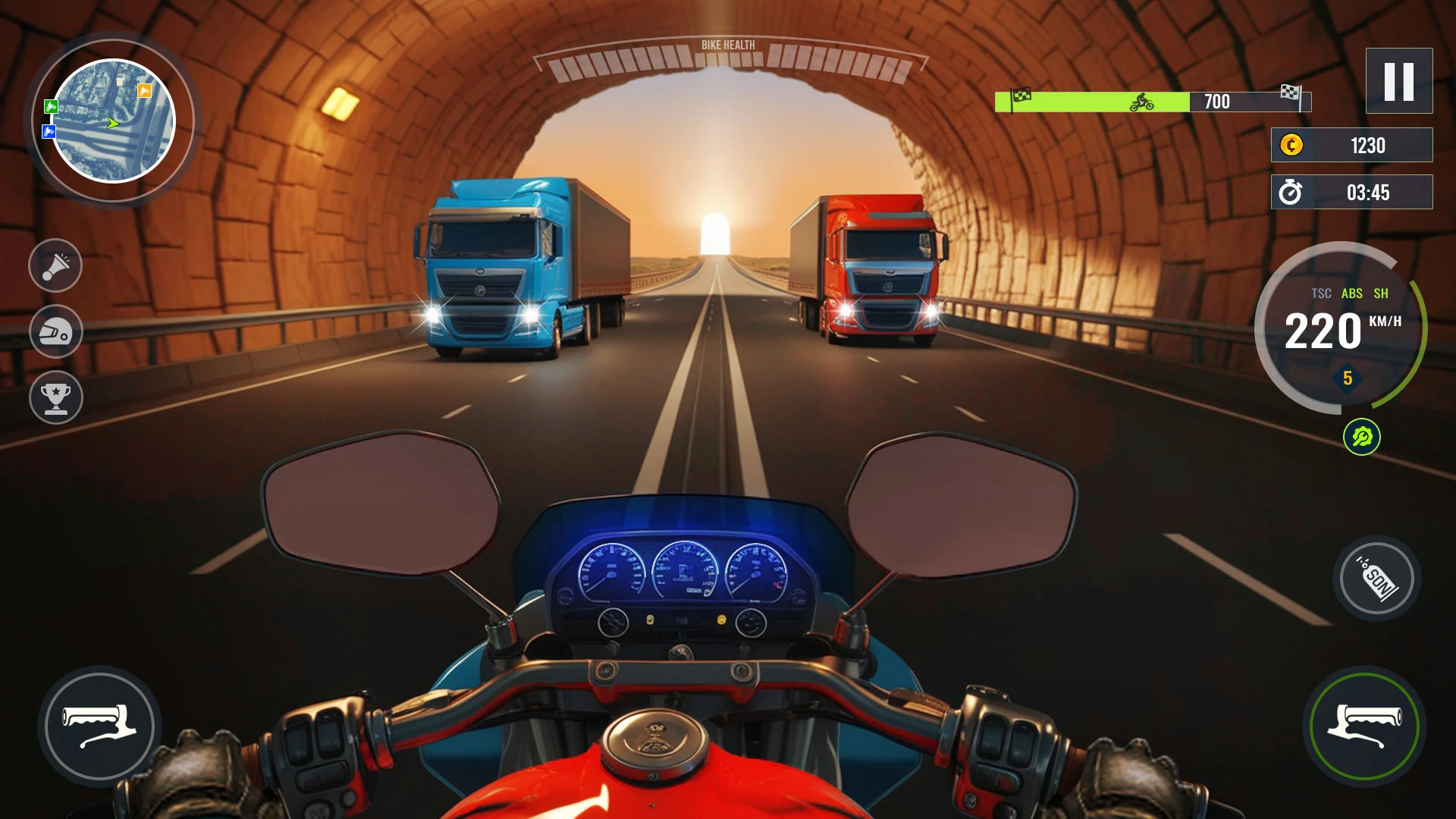This screenshot has width=1456, height=819.
Task: Tap the helmet view icon
Action: (55, 332)
